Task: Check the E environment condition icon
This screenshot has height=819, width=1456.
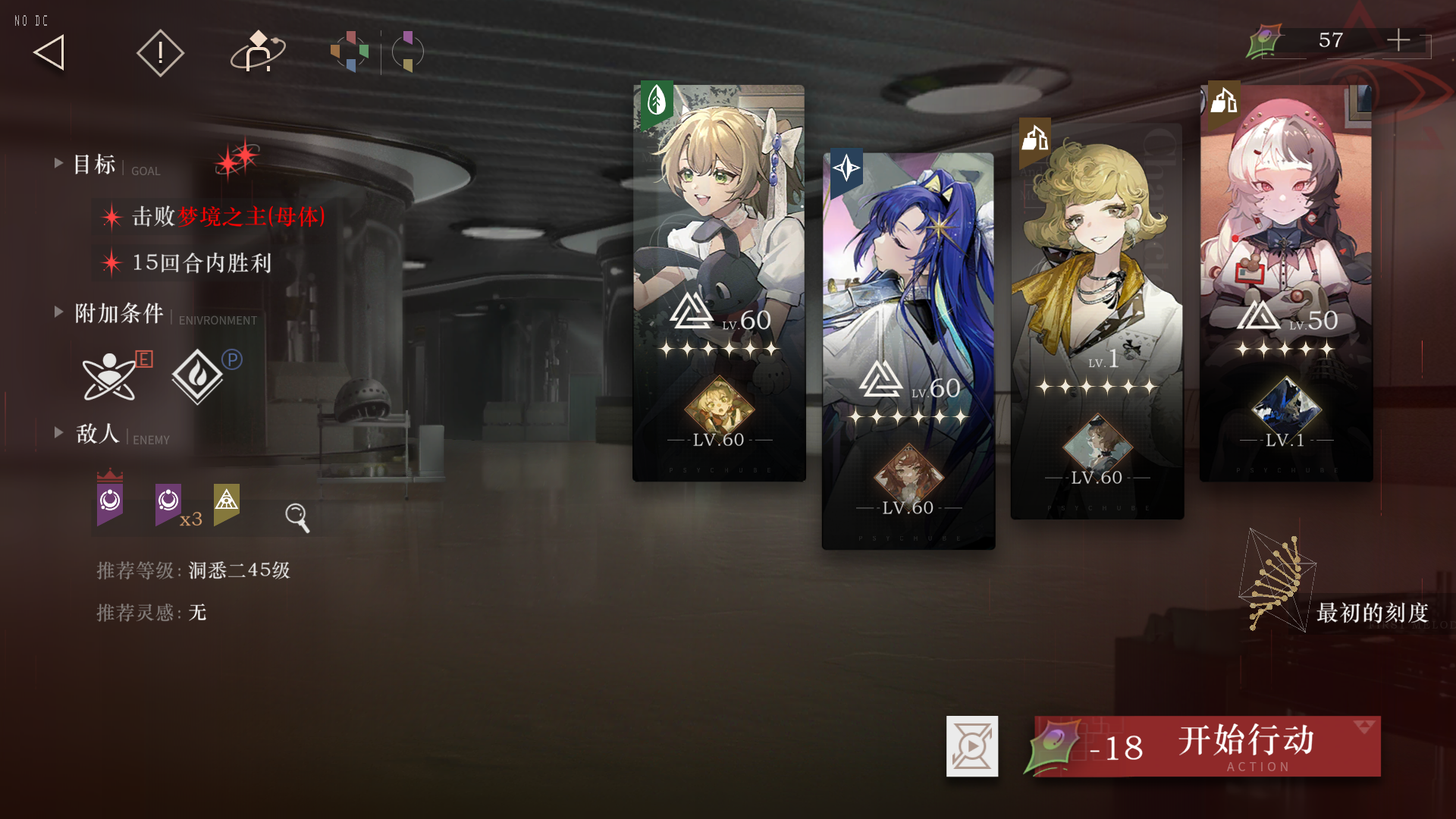Action: tap(111, 376)
